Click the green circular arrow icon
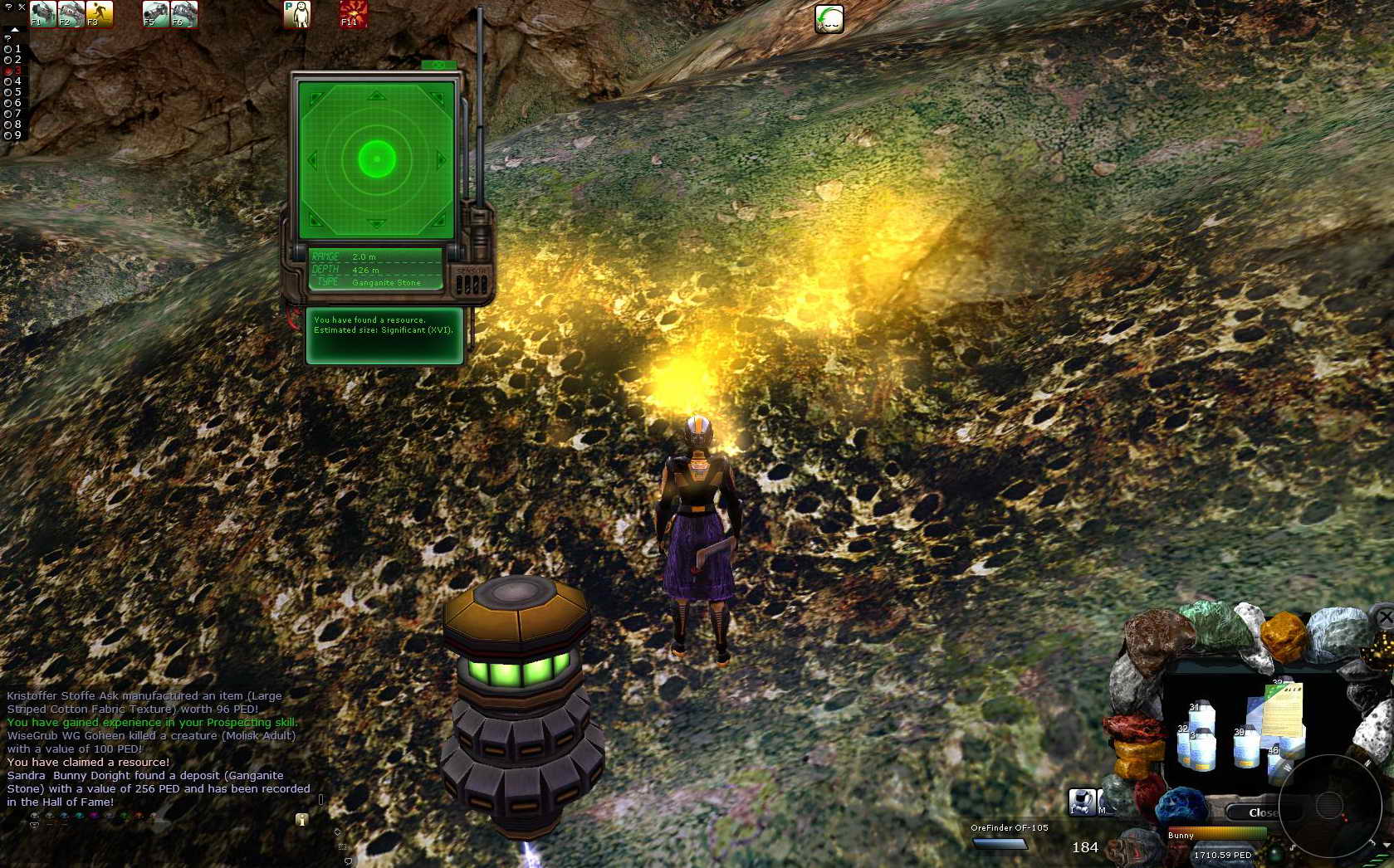 click(x=829, y=19)
